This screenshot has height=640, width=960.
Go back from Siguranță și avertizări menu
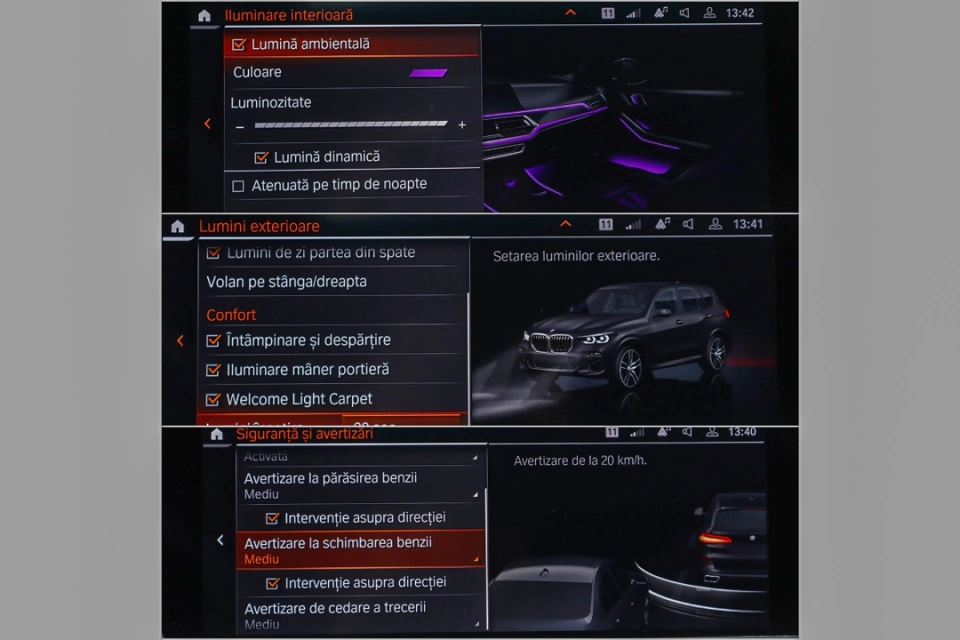220,540
